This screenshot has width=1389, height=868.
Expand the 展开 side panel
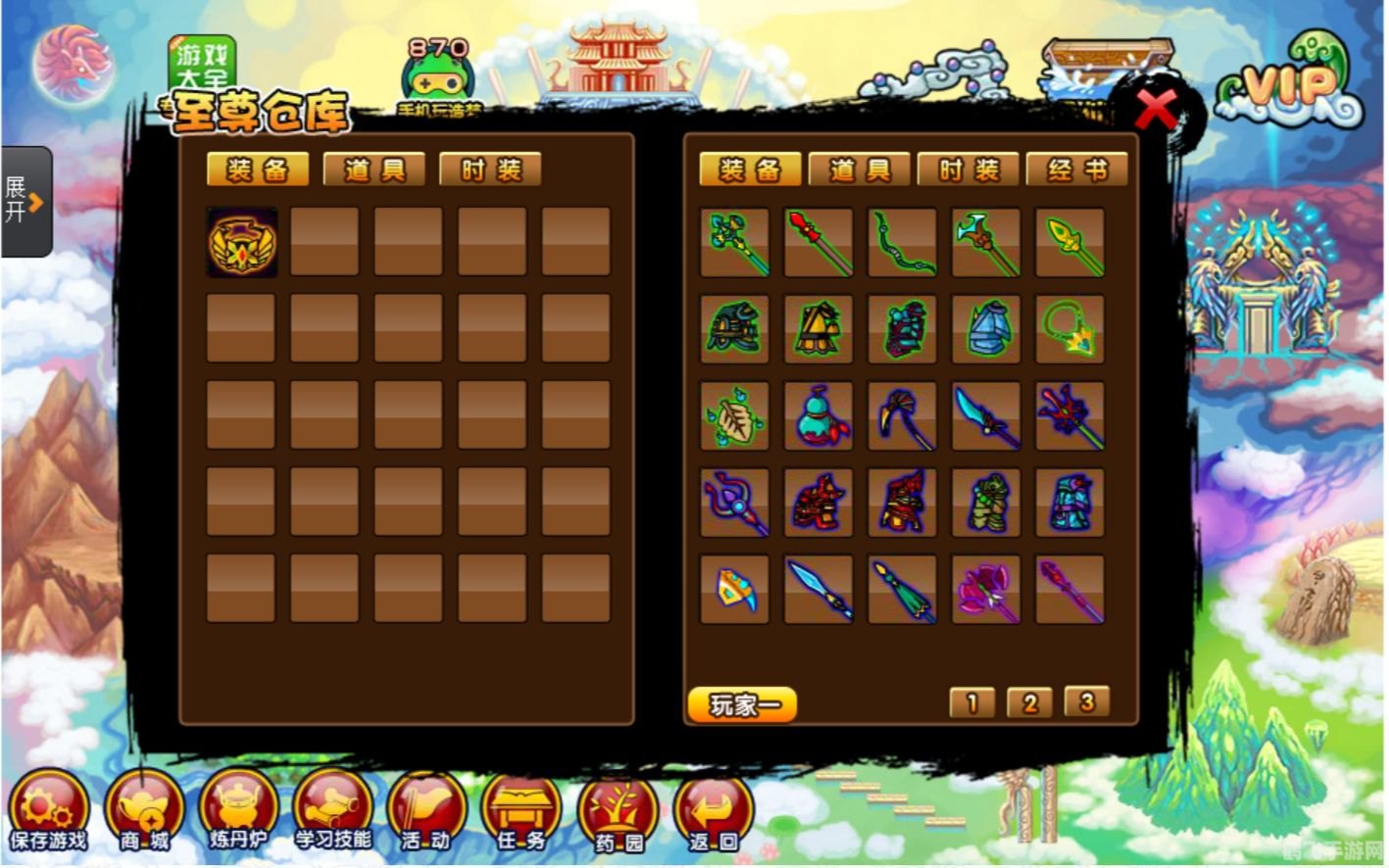[x=25, y=202]
